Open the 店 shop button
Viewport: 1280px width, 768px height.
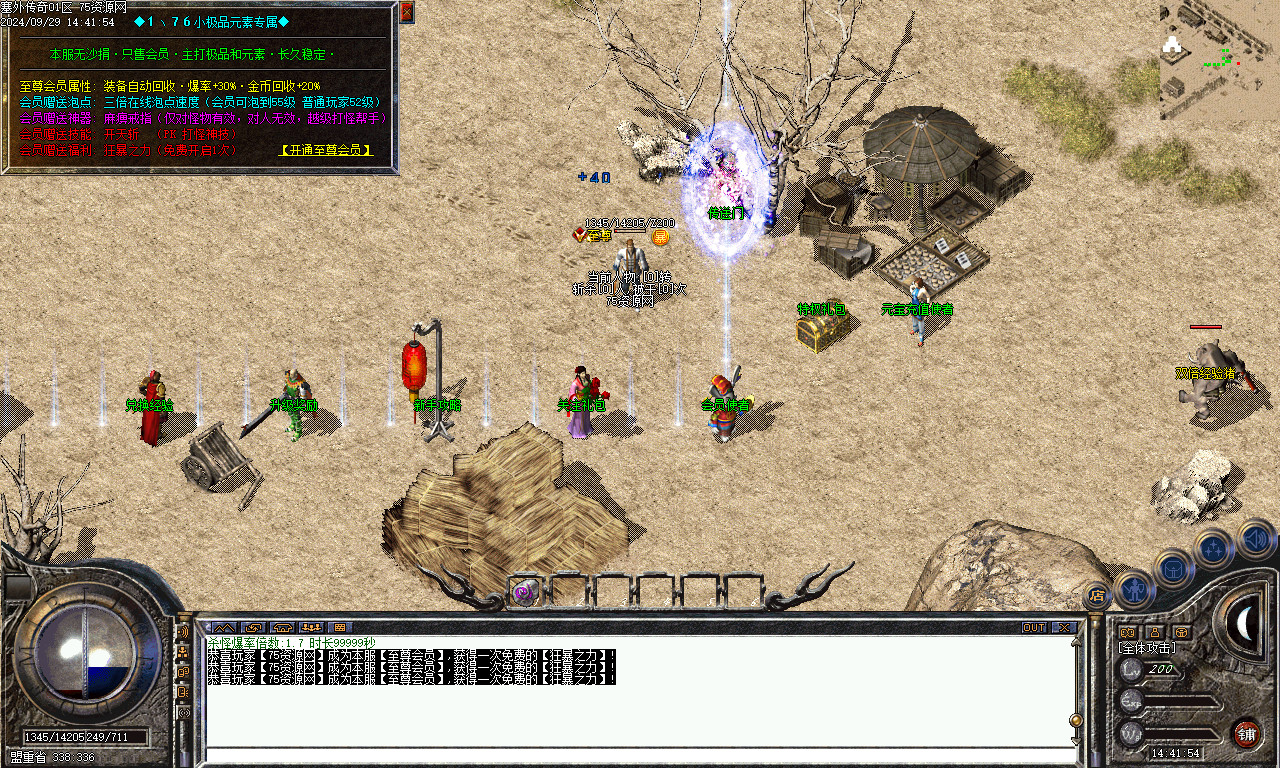click(1097, 596)
